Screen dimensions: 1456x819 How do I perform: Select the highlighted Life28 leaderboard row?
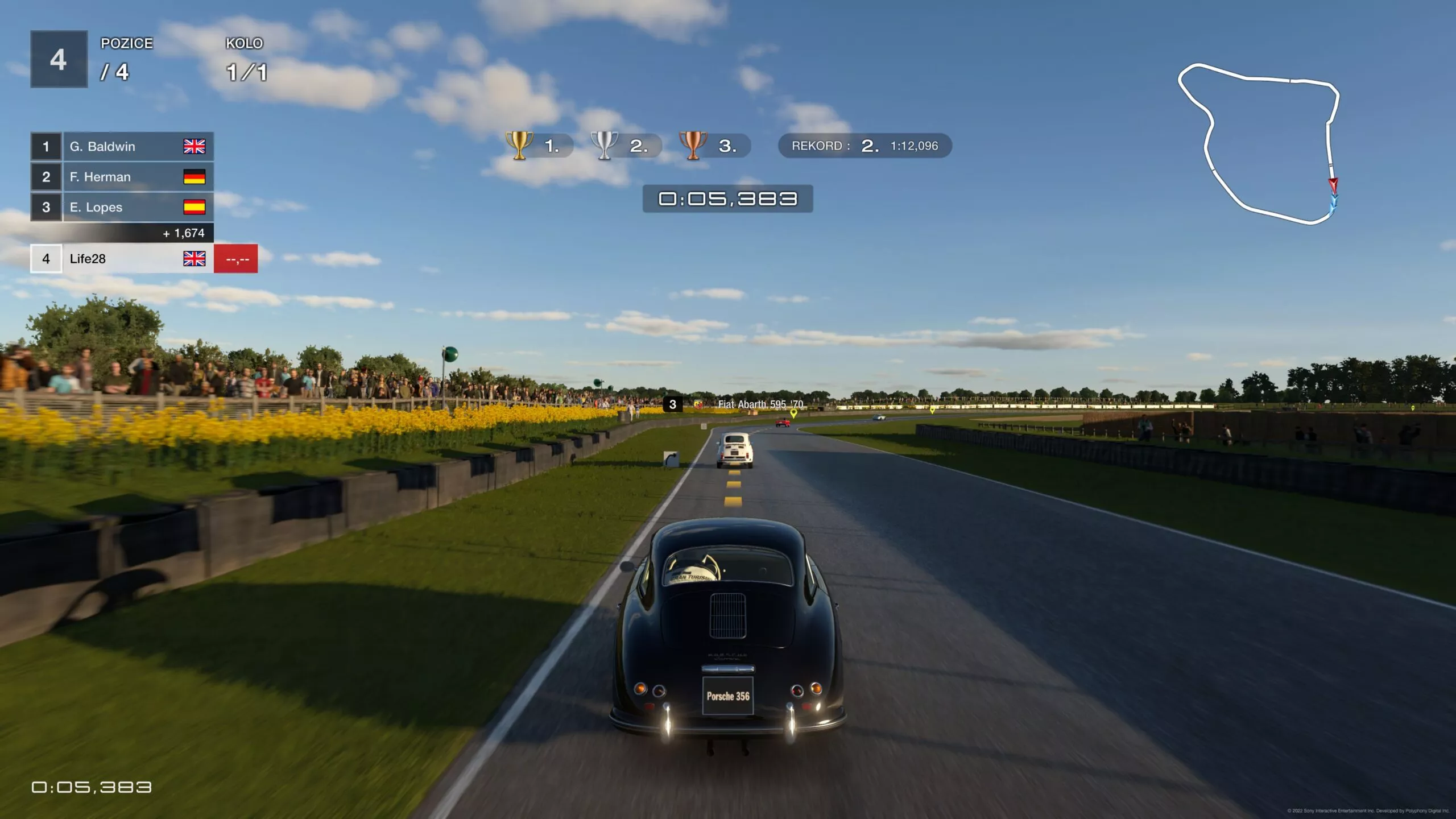pos(122,259)
